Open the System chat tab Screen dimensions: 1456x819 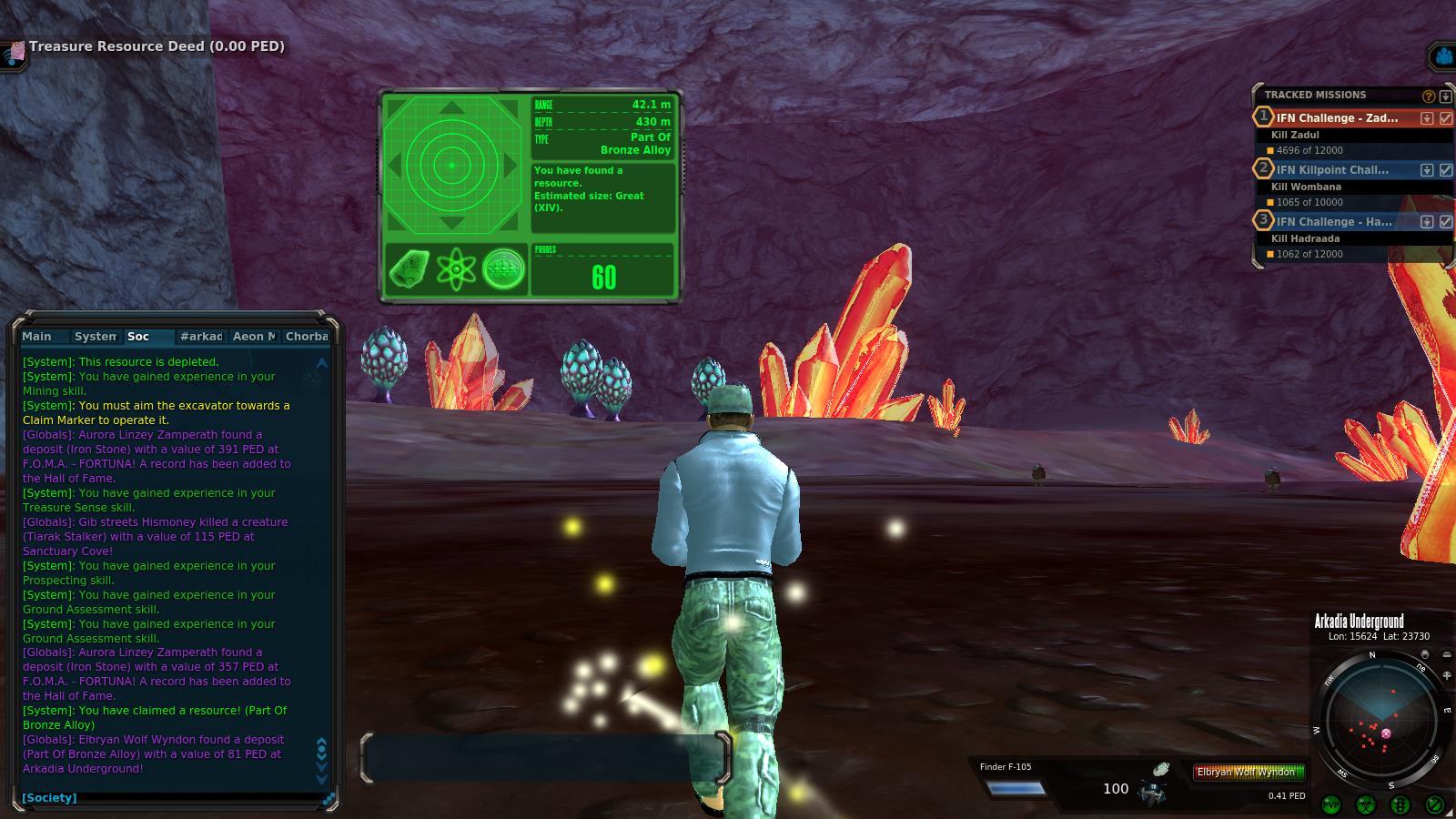pos(95,337)
